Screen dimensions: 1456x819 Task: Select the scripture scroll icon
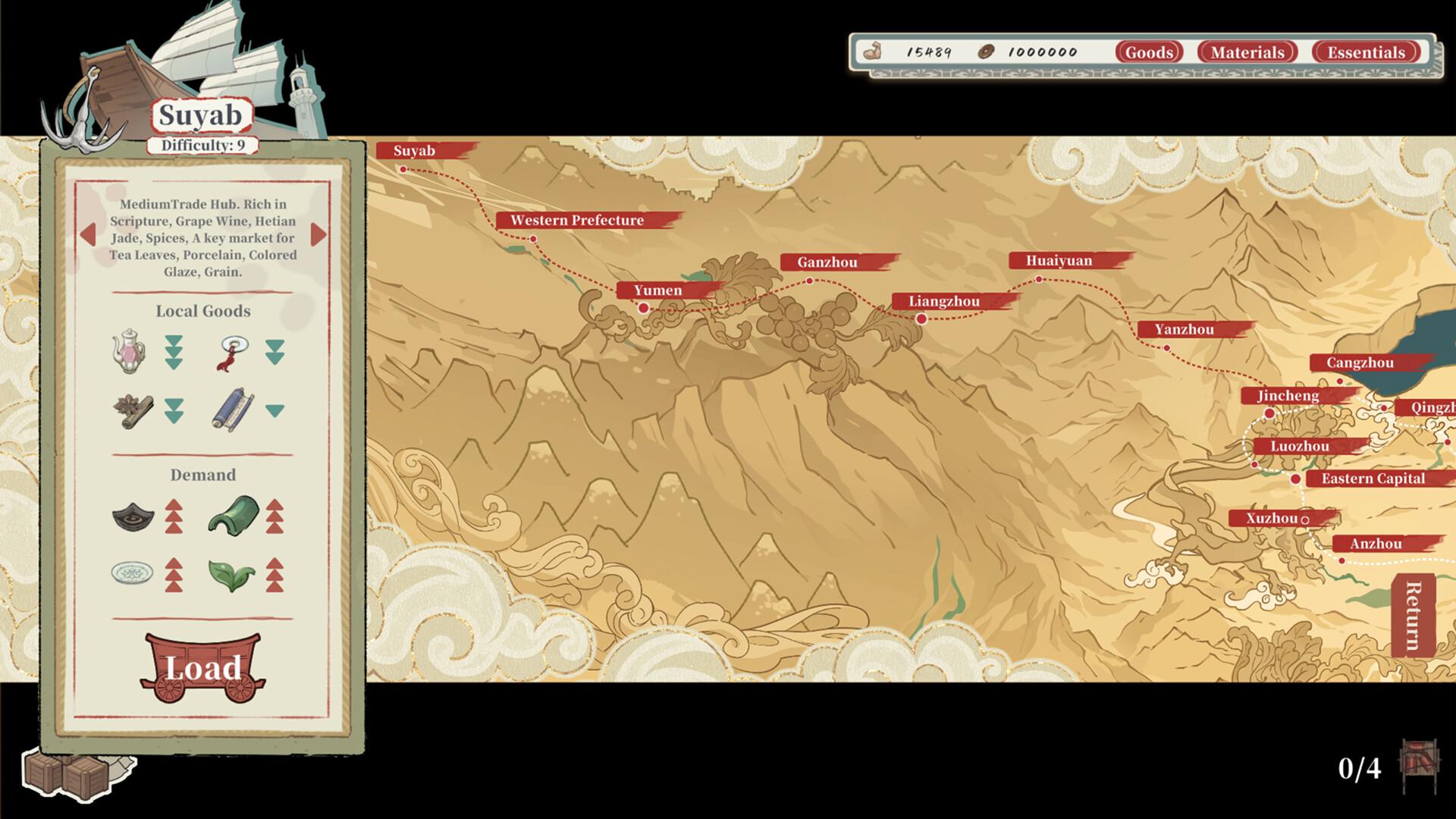pyautogui.click(x=235, y=408)
